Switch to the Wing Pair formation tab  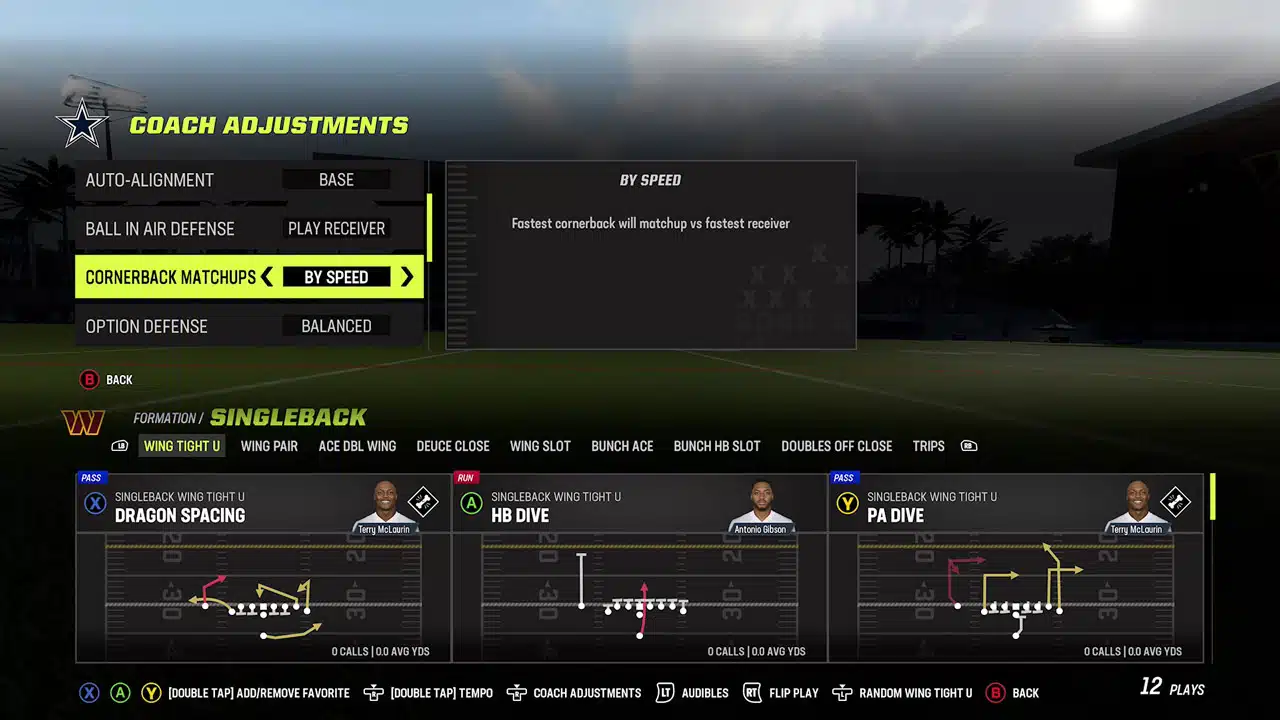coord(269,446)
